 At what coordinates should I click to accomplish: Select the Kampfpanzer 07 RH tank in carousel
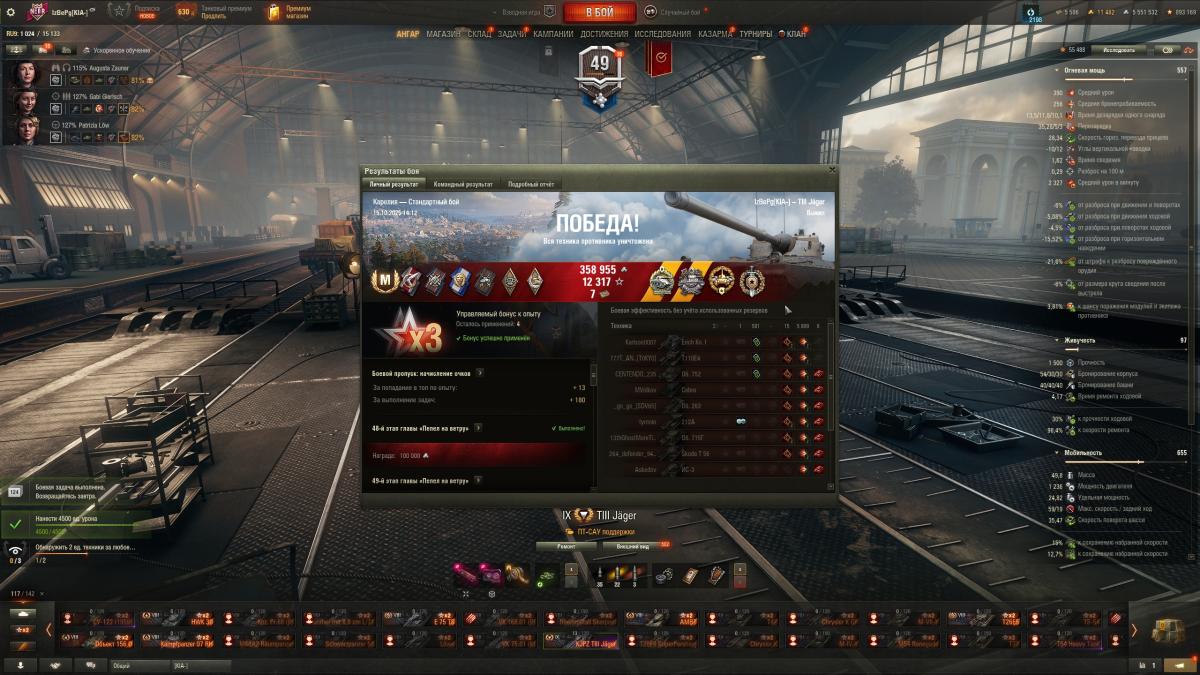coord(176,641)
